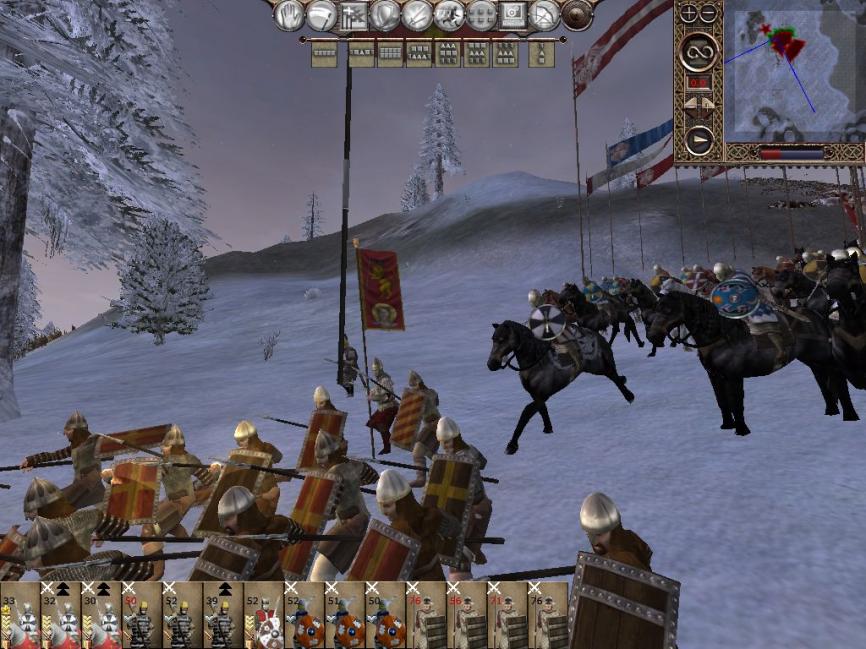Select the red-white shield unit card

(264, 615)
